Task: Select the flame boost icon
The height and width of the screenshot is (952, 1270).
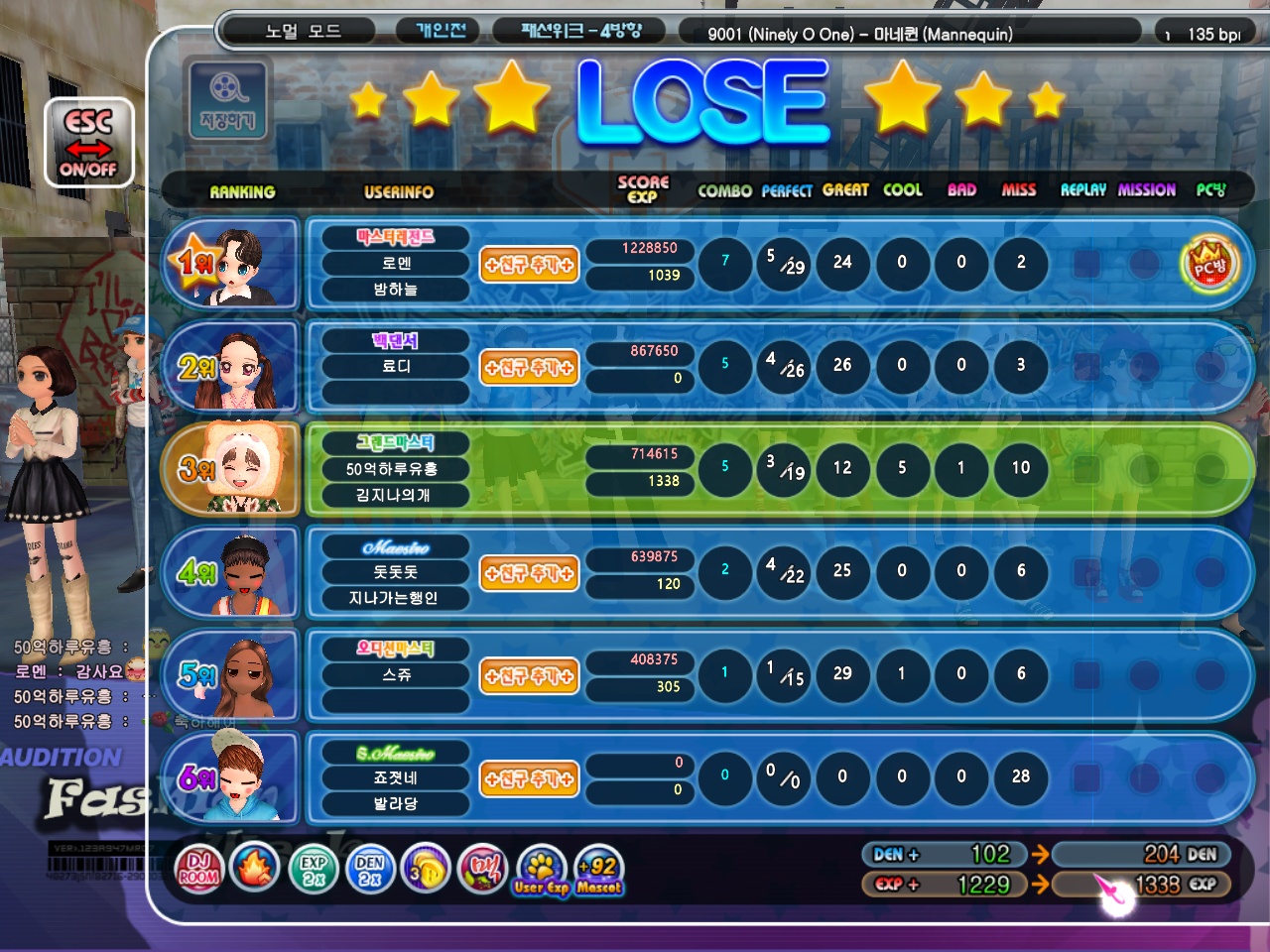Action: pyautogui.click(x=254, y=869)
